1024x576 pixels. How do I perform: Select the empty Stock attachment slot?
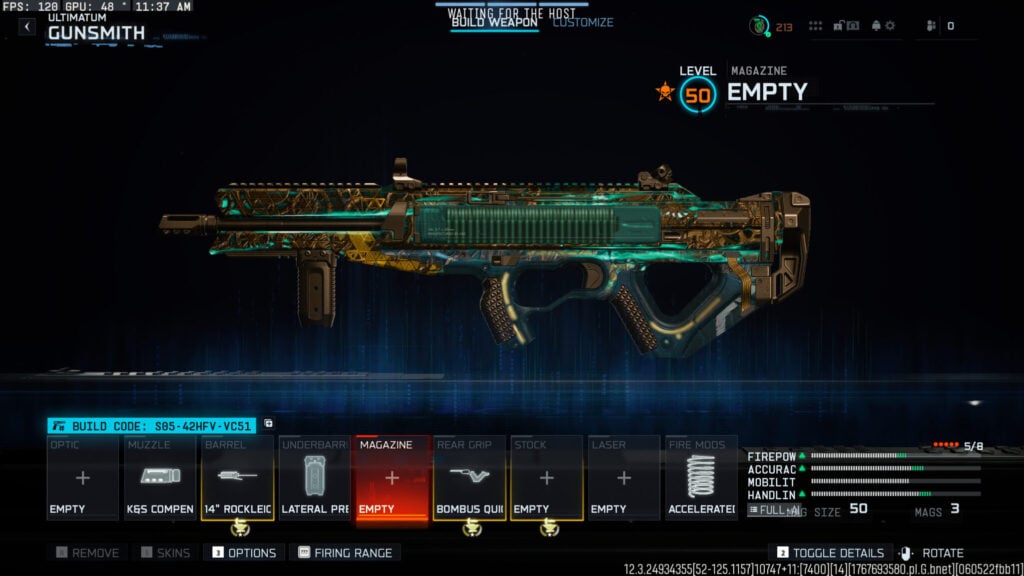[x=546, y=478]
